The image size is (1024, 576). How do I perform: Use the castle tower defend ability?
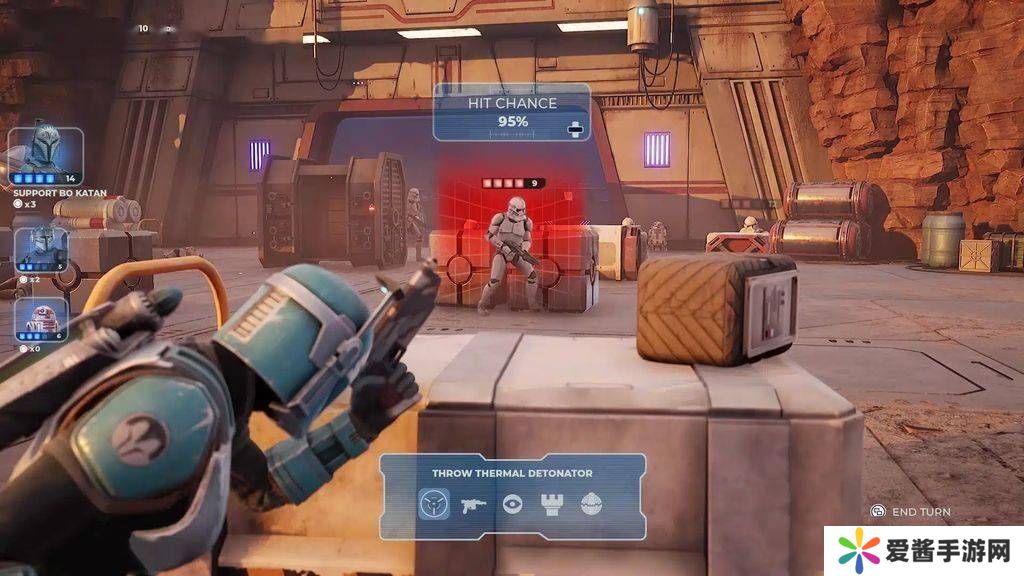point(552,504)
